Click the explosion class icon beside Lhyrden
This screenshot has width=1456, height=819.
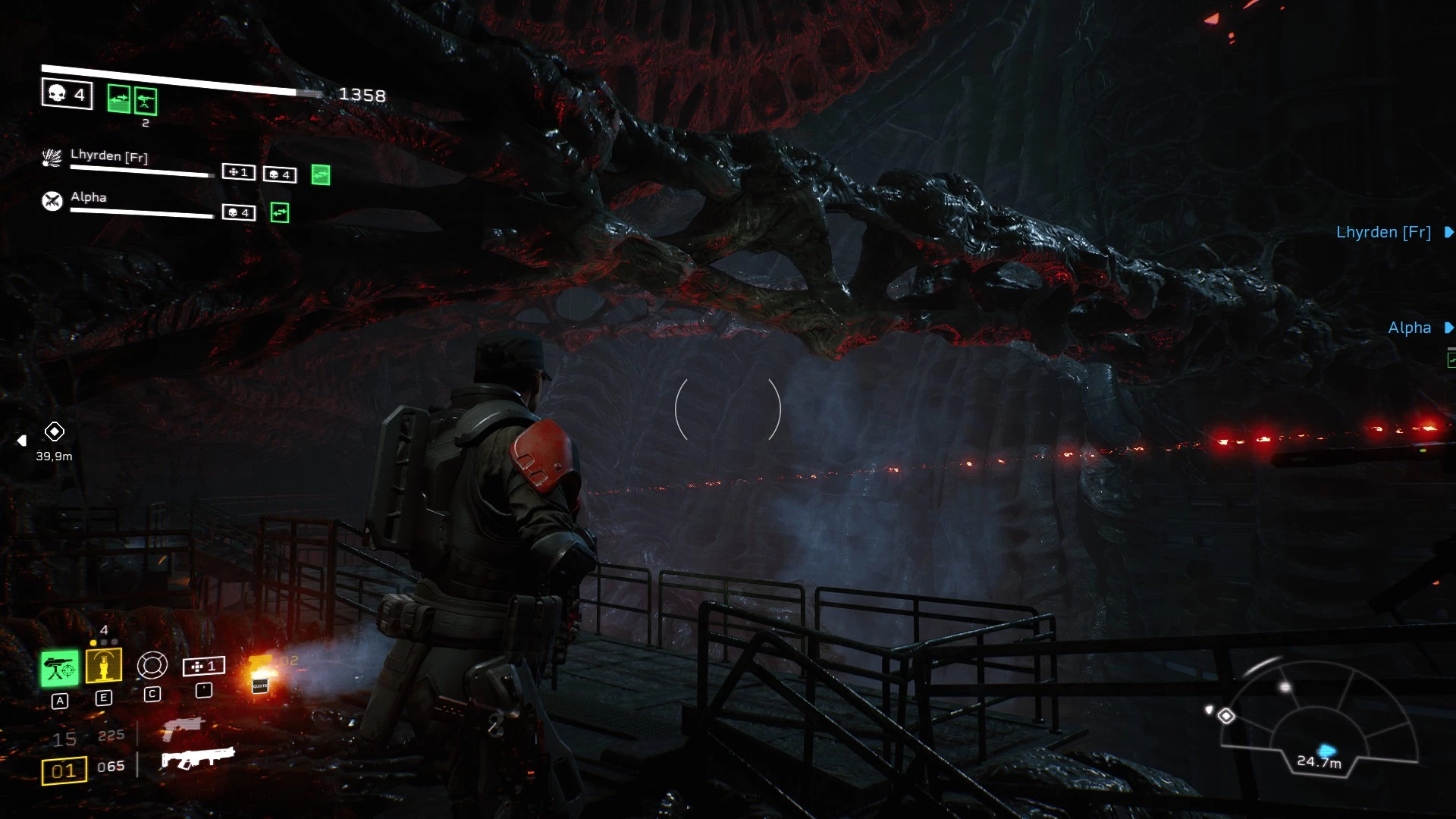click(x=52, y=156)
